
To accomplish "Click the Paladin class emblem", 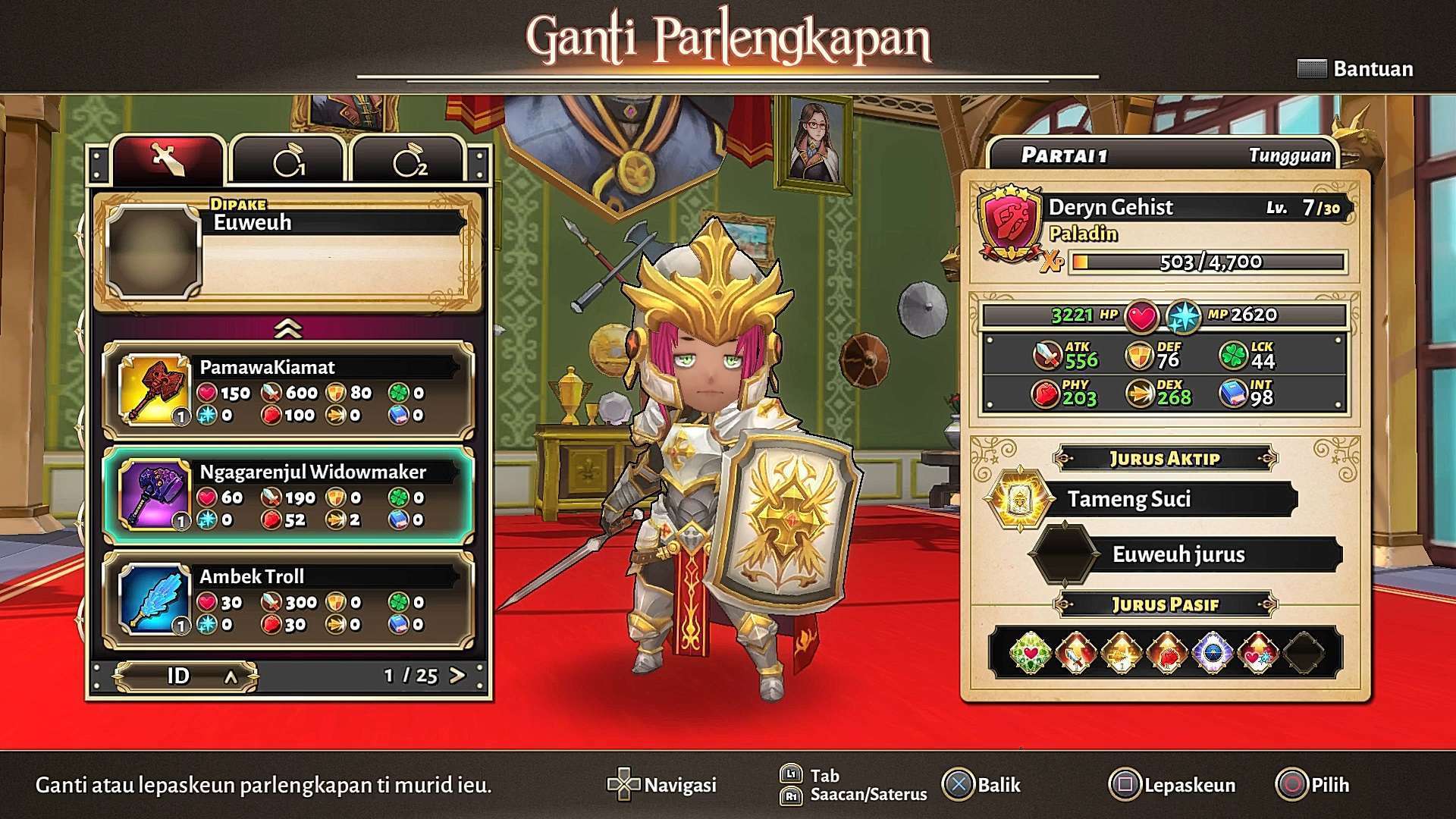I will [x=1009, y=222].
